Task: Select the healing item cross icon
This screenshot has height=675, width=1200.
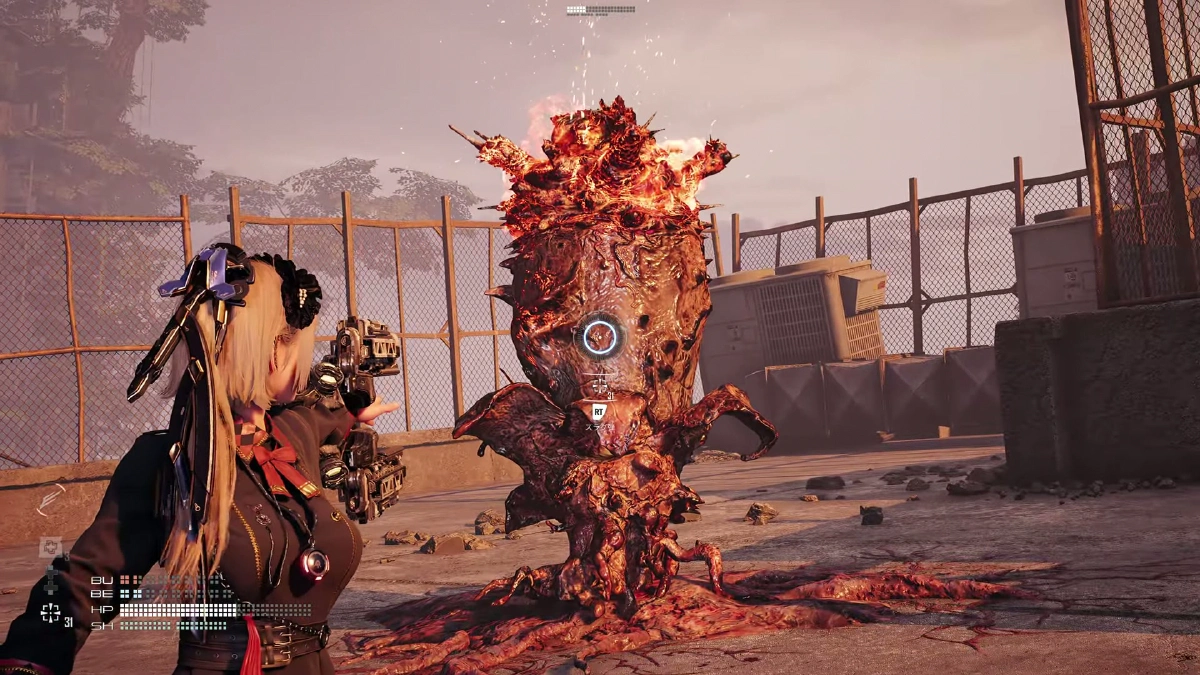Action: coord(49,546)
